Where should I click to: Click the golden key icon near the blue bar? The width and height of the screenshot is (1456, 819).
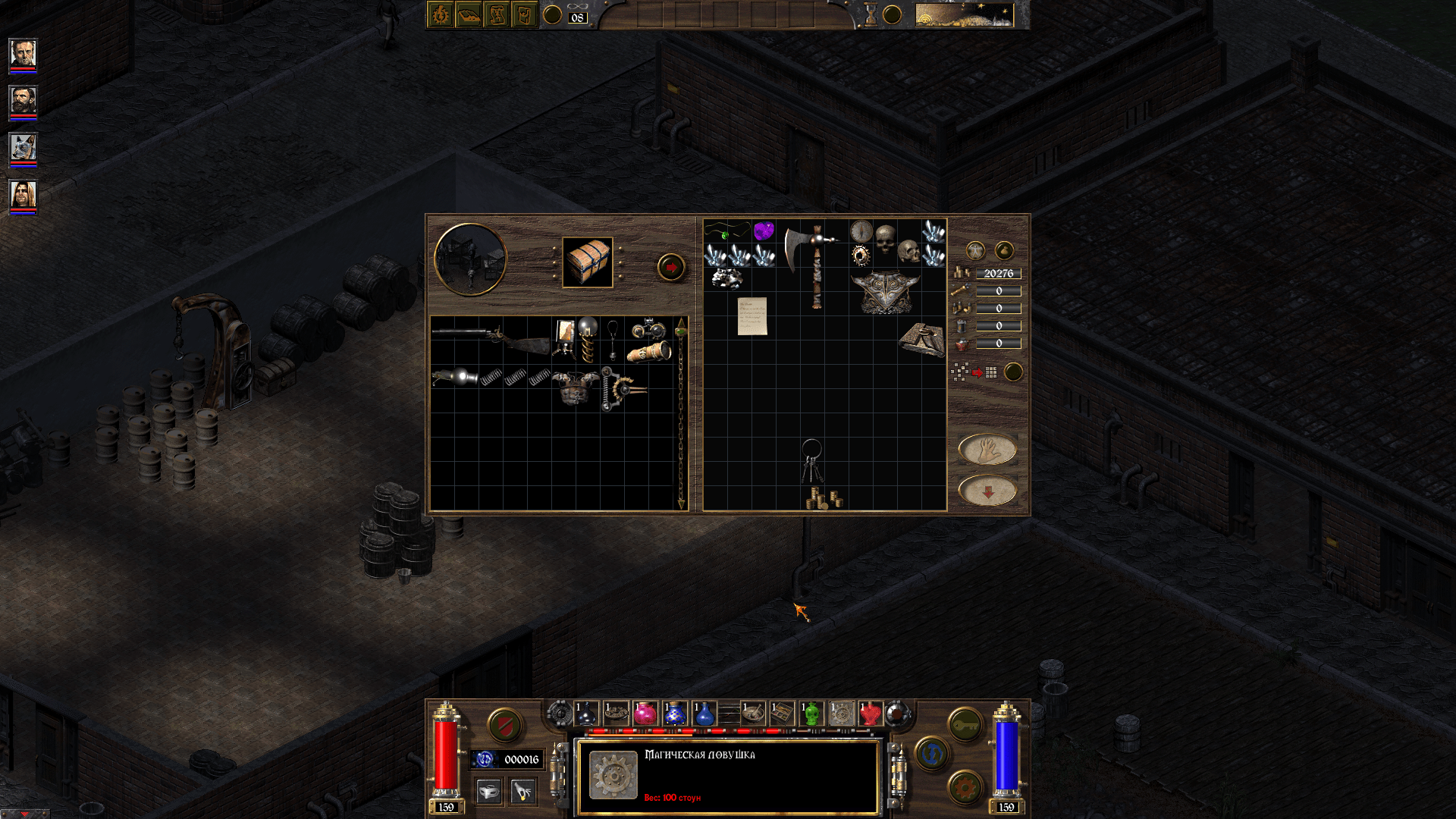point(964,724)
